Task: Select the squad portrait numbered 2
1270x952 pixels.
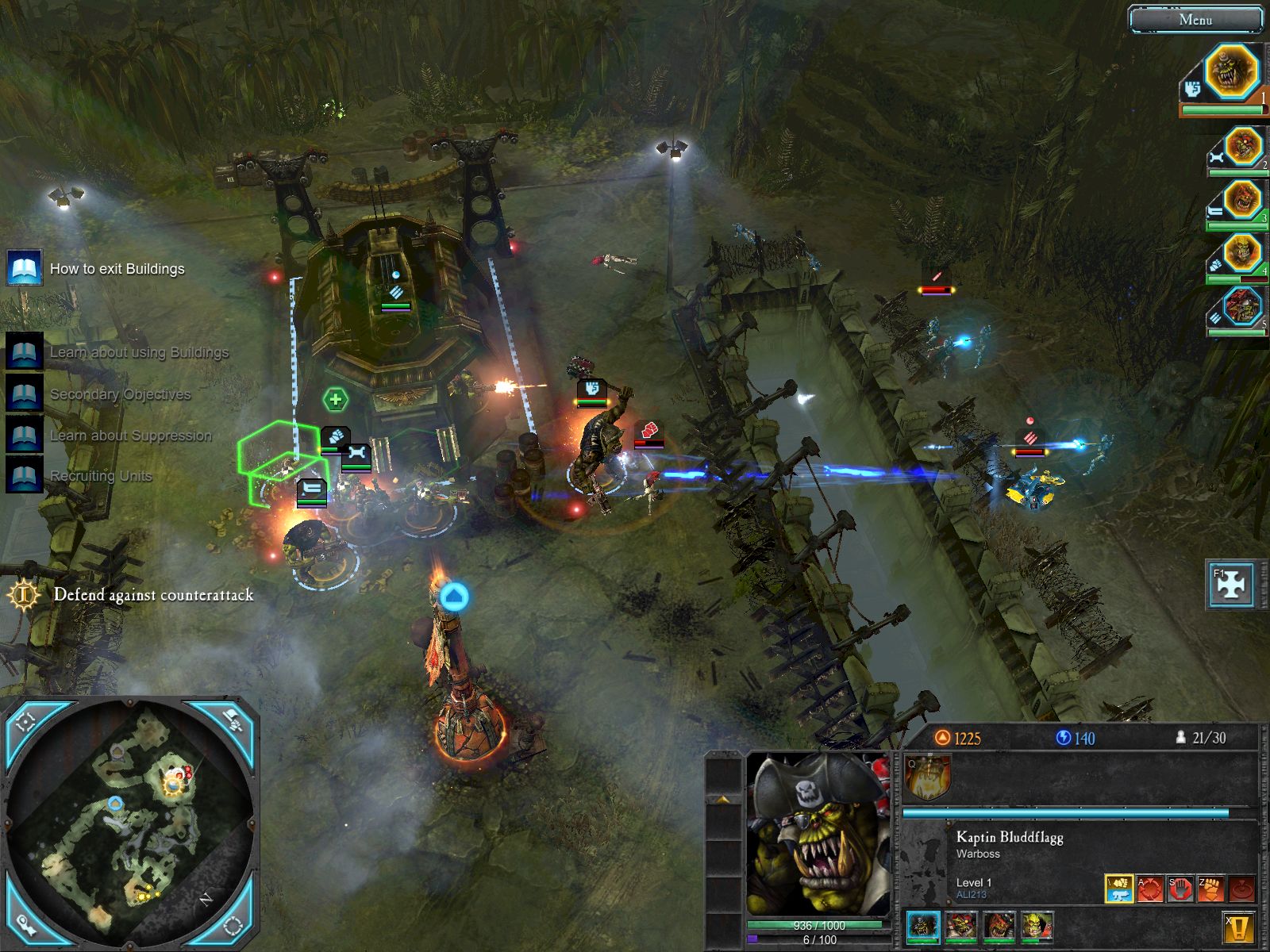Action: pyautogui.click(x=1242, y=147)
